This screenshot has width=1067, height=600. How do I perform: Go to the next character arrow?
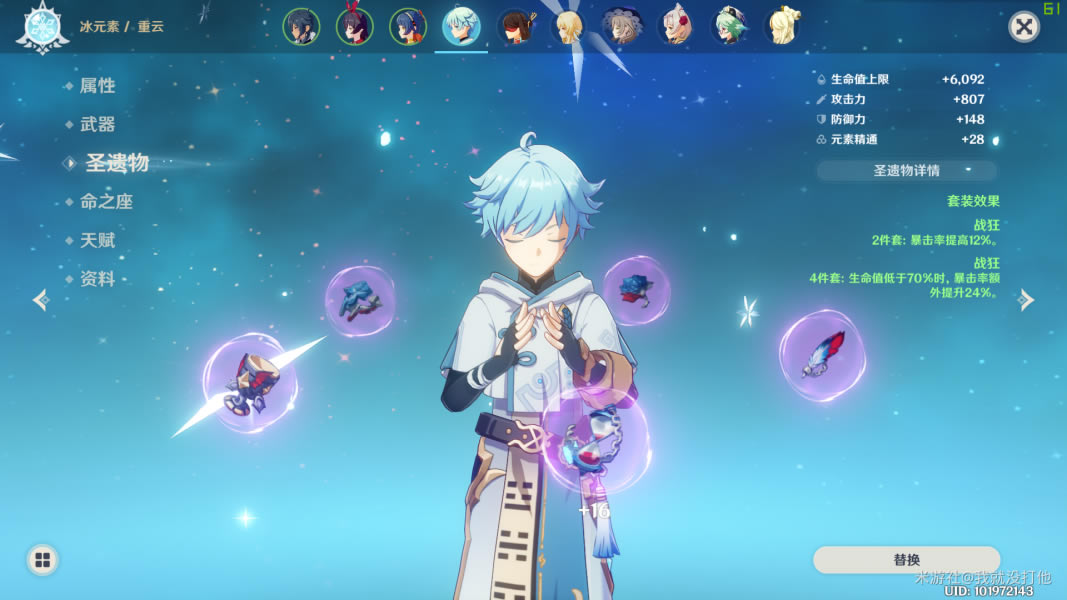point(1026,299)
